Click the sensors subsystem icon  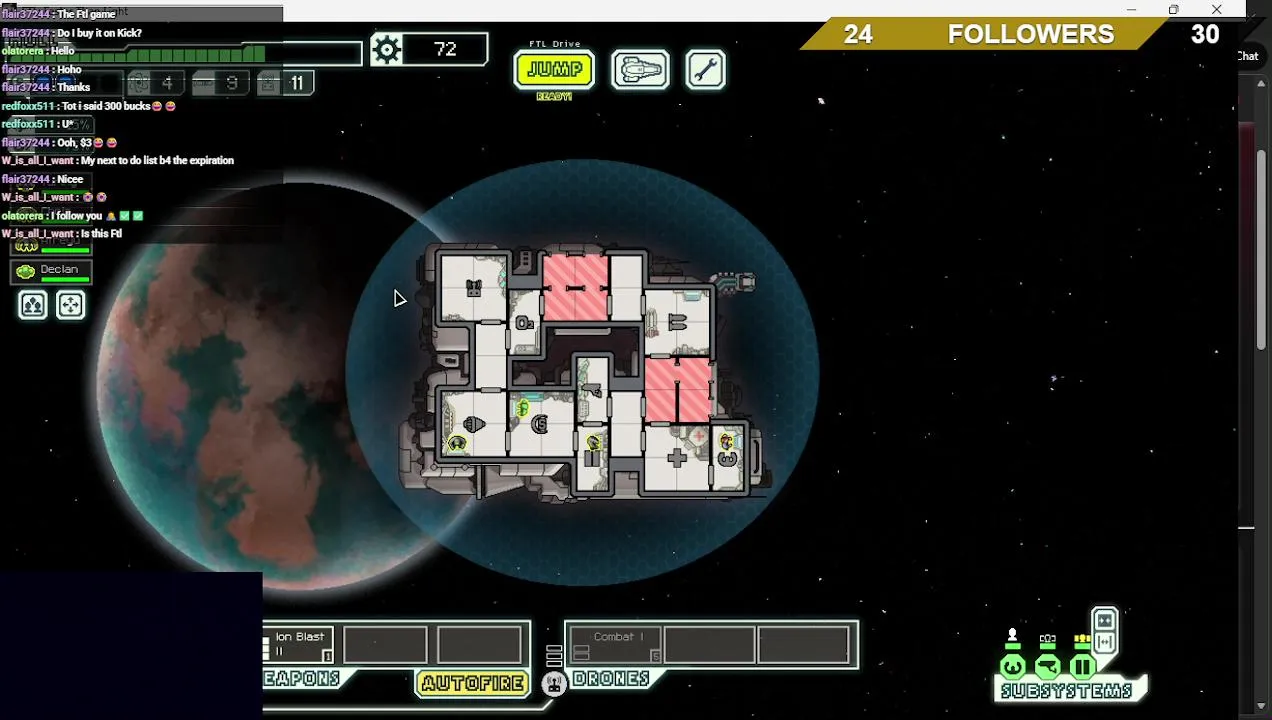point(1048,666)
